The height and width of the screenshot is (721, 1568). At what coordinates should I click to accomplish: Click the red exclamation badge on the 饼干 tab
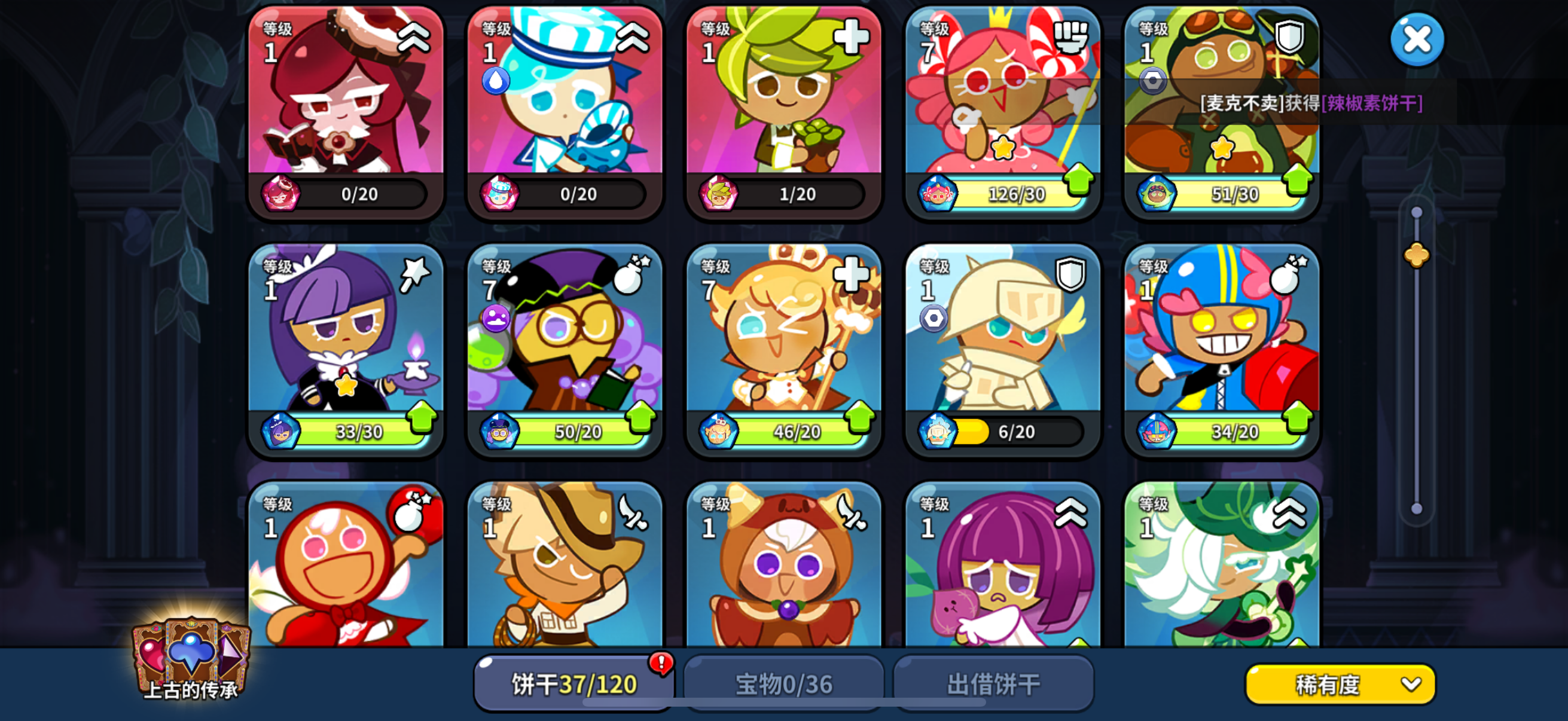click(661, 665)
